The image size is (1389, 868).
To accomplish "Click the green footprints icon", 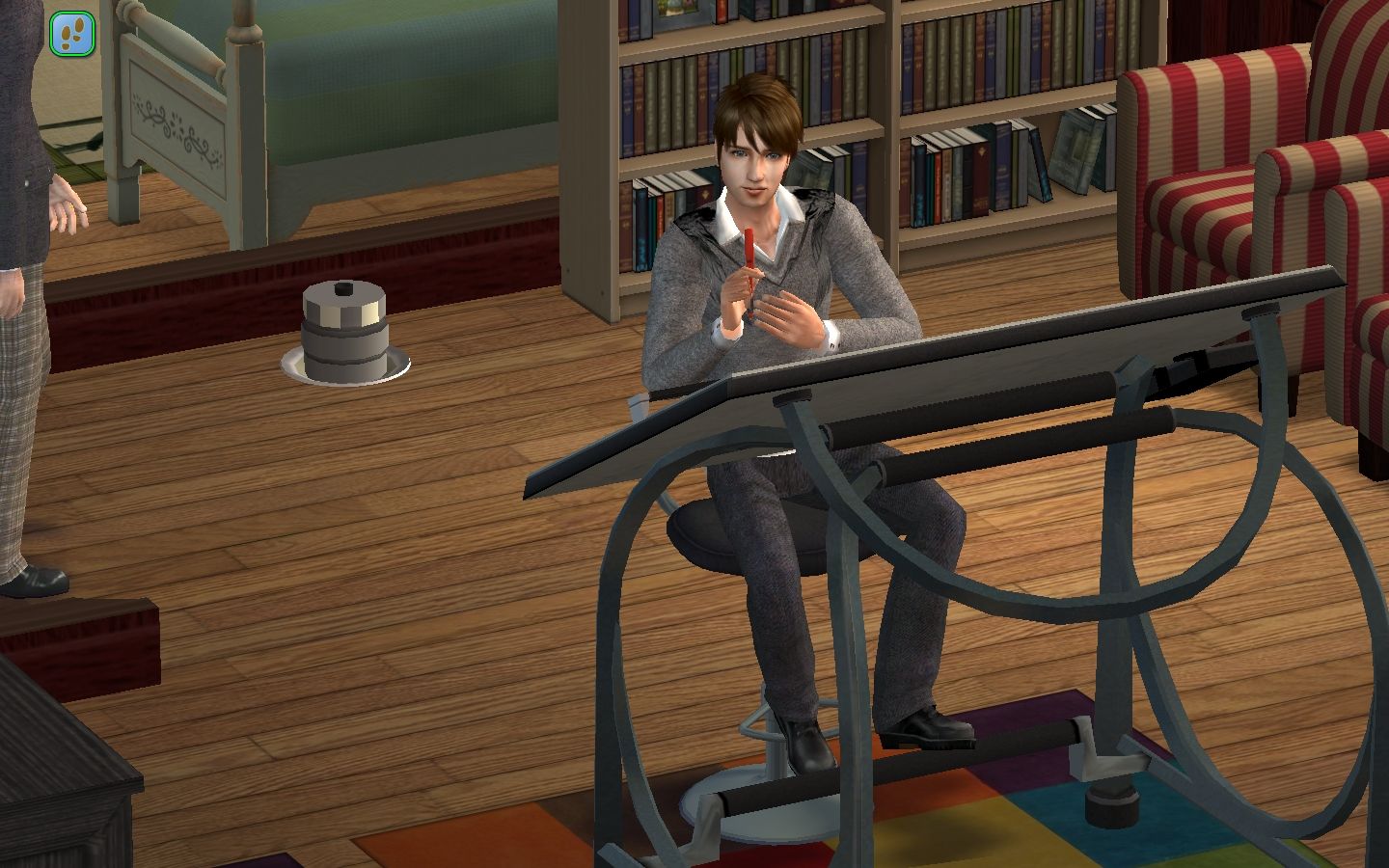I will (x=72, y=33).
